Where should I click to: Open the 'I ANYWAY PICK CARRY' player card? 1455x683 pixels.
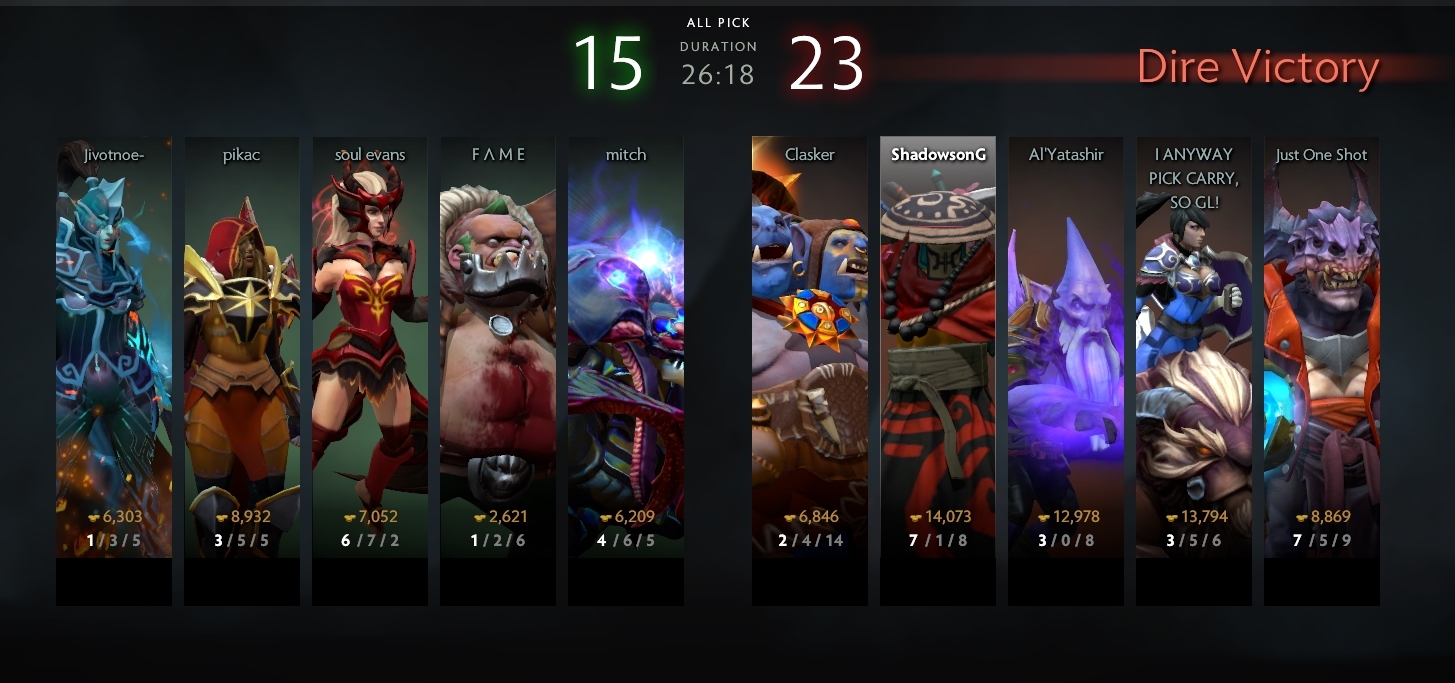[x=1194, y=345]
